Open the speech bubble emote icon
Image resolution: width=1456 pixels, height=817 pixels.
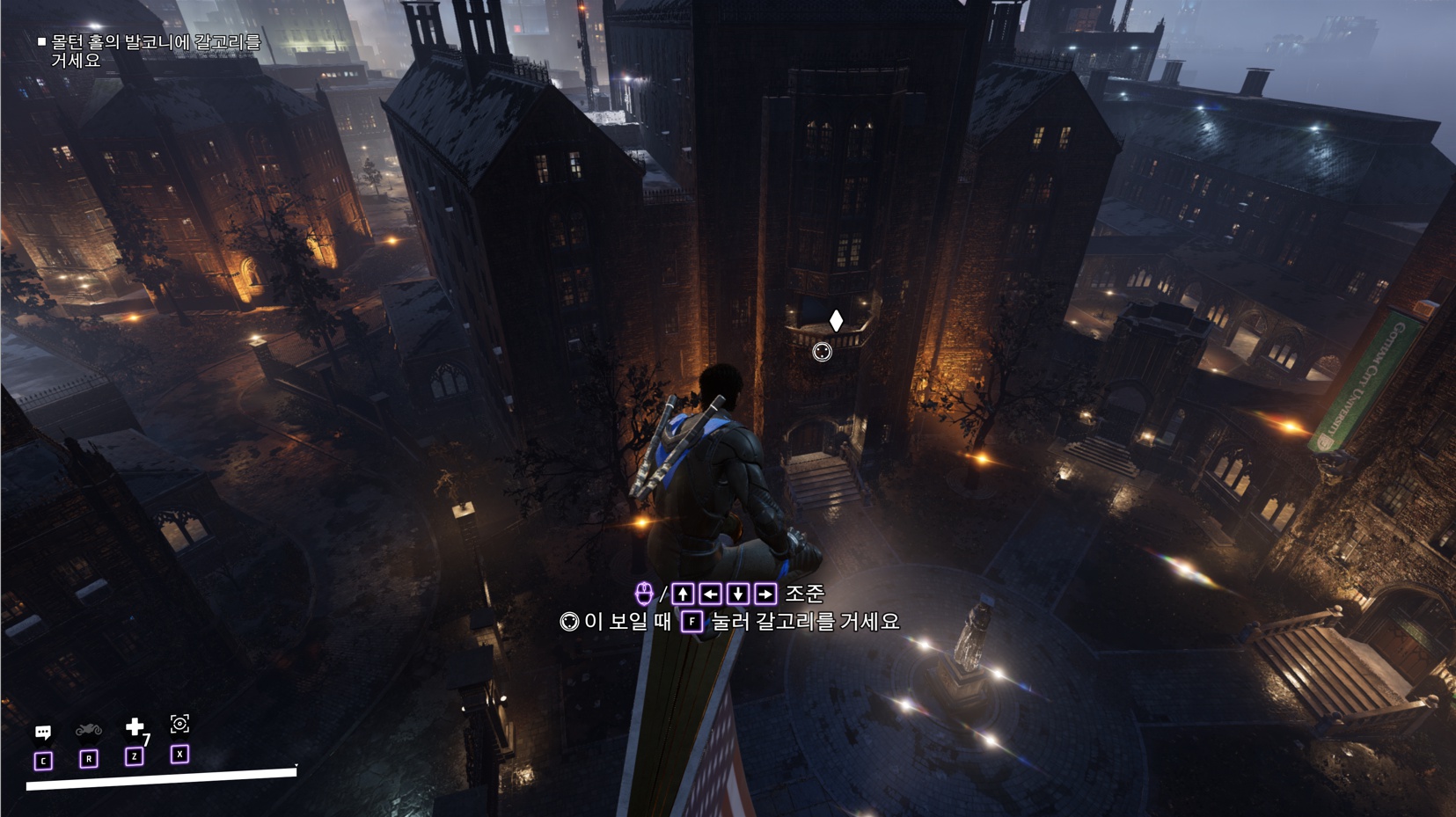pos(42,732)
